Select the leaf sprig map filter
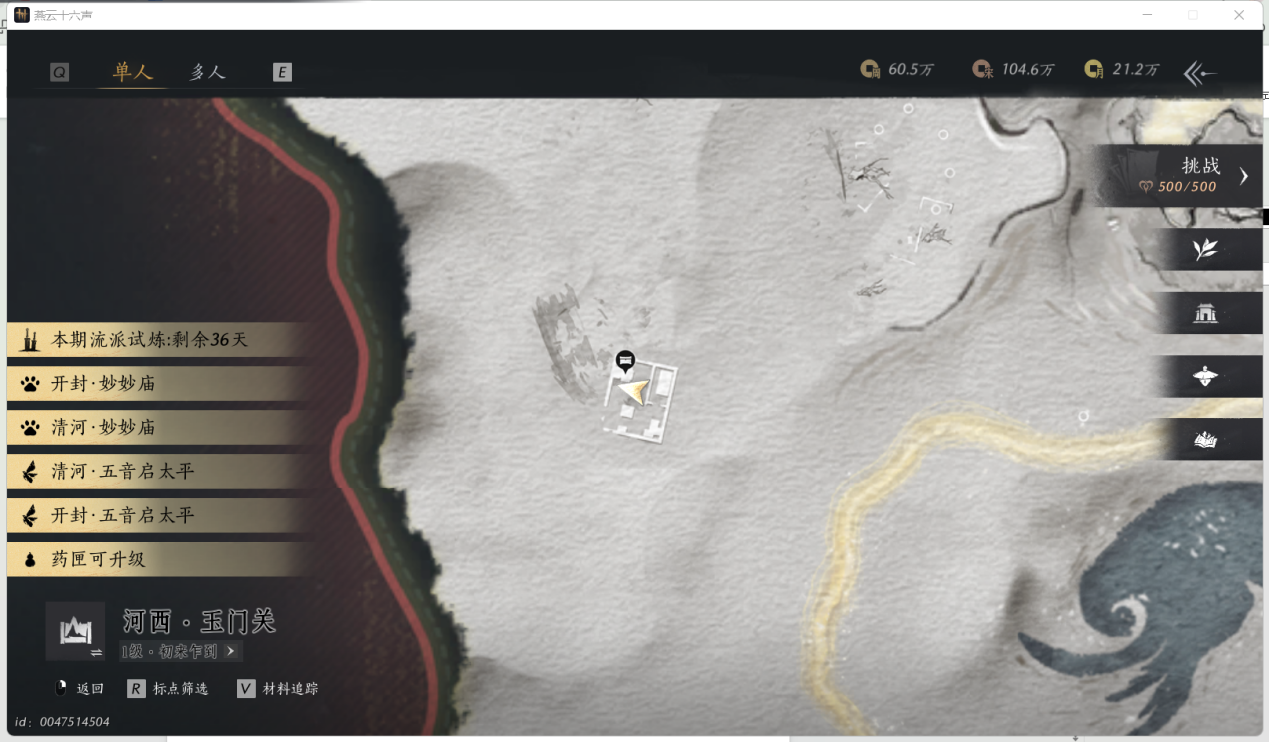This screenshot has width=1269, height=742. (x=1206, y=249)
